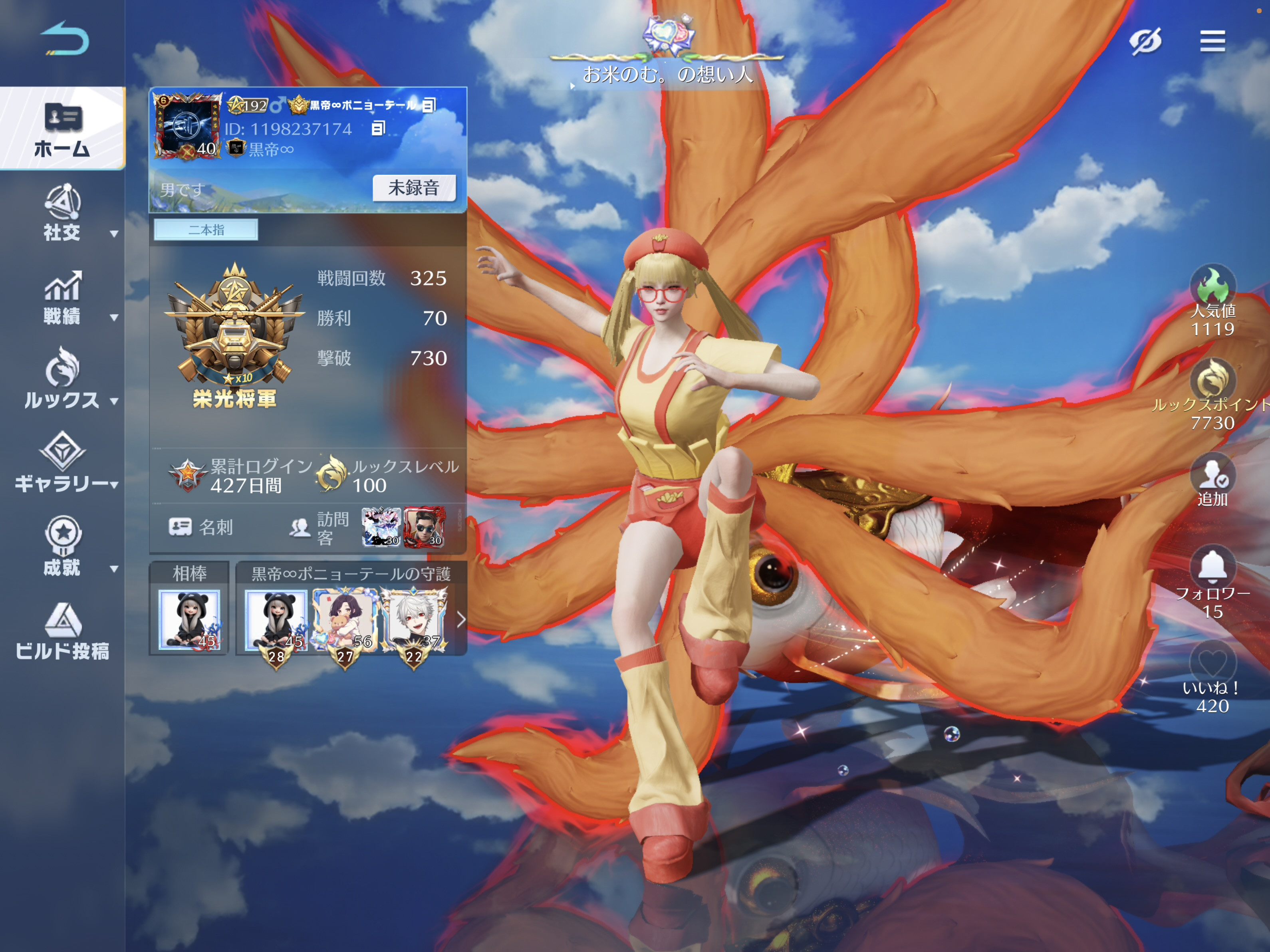The height and width of the screenshot is (952, 1270).
Task: Open the 名刺 name card
Action: tap(201, 527)
